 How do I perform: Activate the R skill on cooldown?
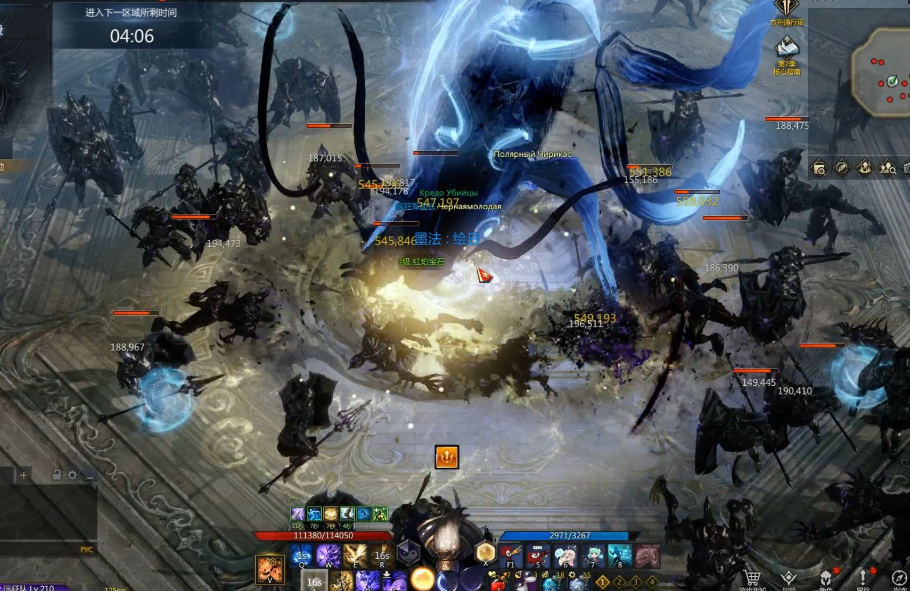(x=380, y=556)
